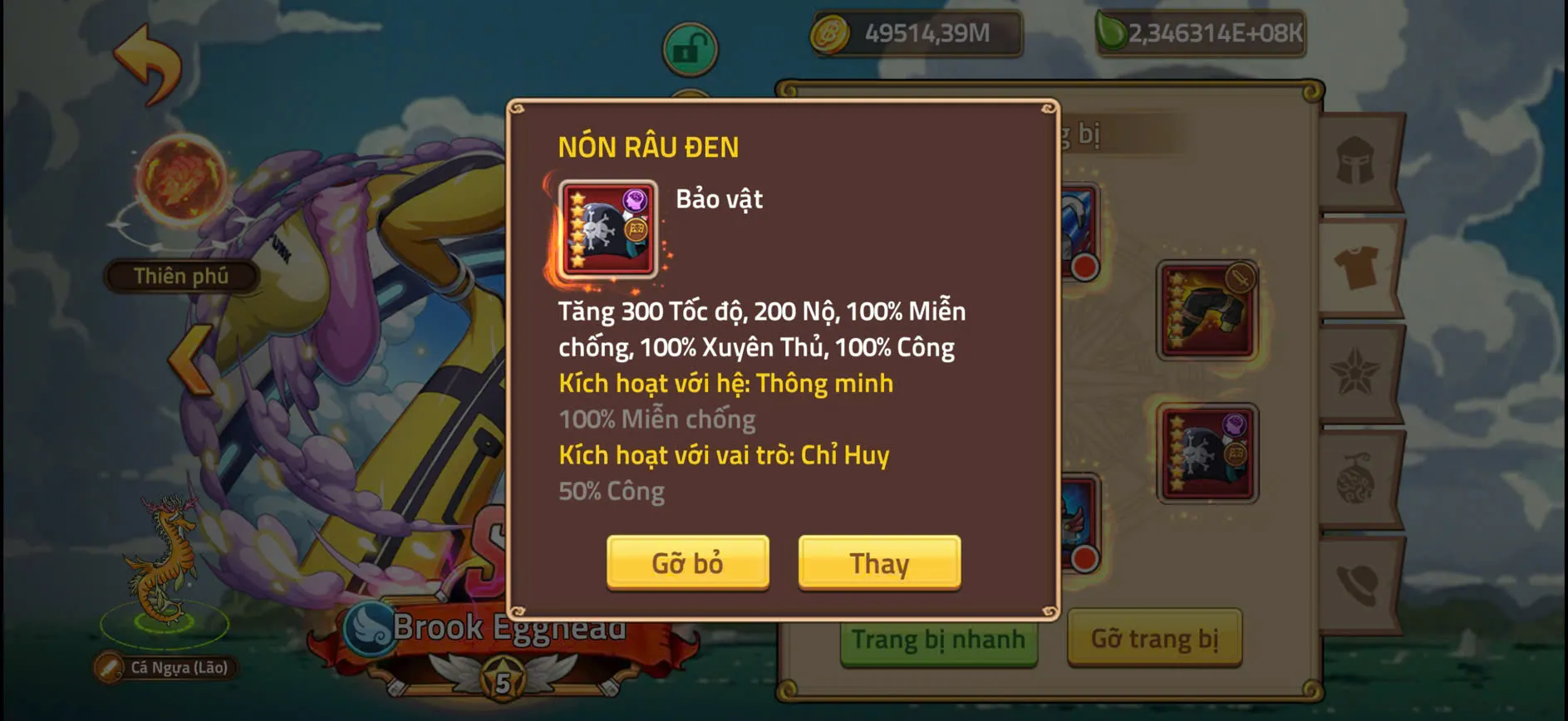
Task: Click the gold coin currency icon
Action: click(831, 32)
